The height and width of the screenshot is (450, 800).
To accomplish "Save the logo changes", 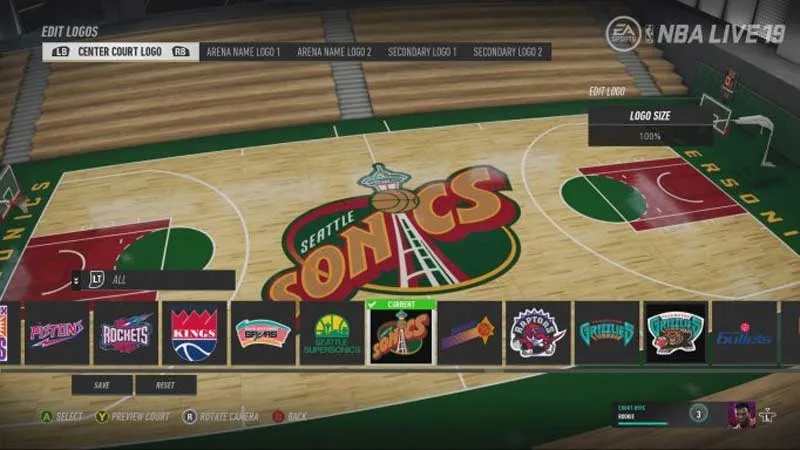I will (101, 385).
